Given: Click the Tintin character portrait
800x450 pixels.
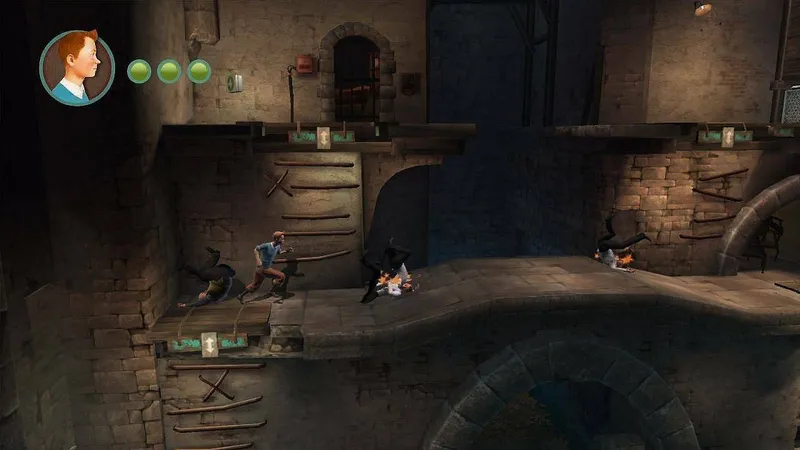Looking at the screenshot, I should coord(77,67).
